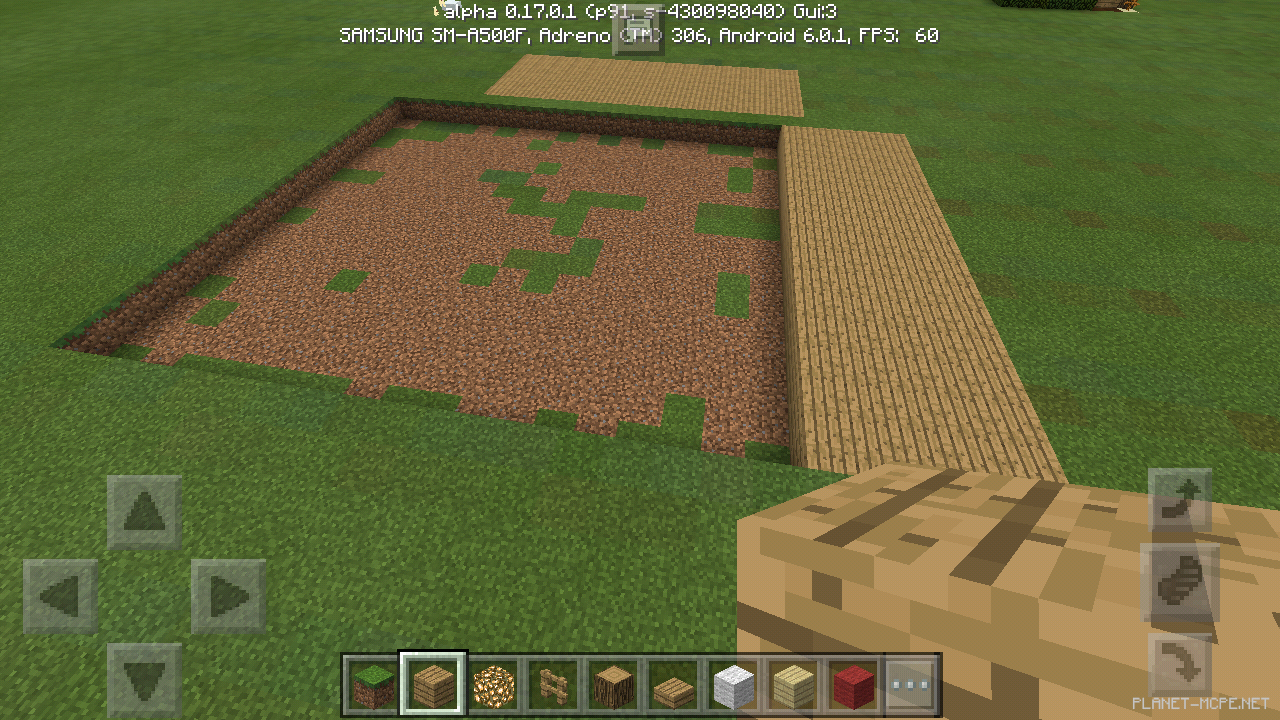Open extra hotbar items via the ellipsis slot

pyautogui.click(x=913, y=685)
